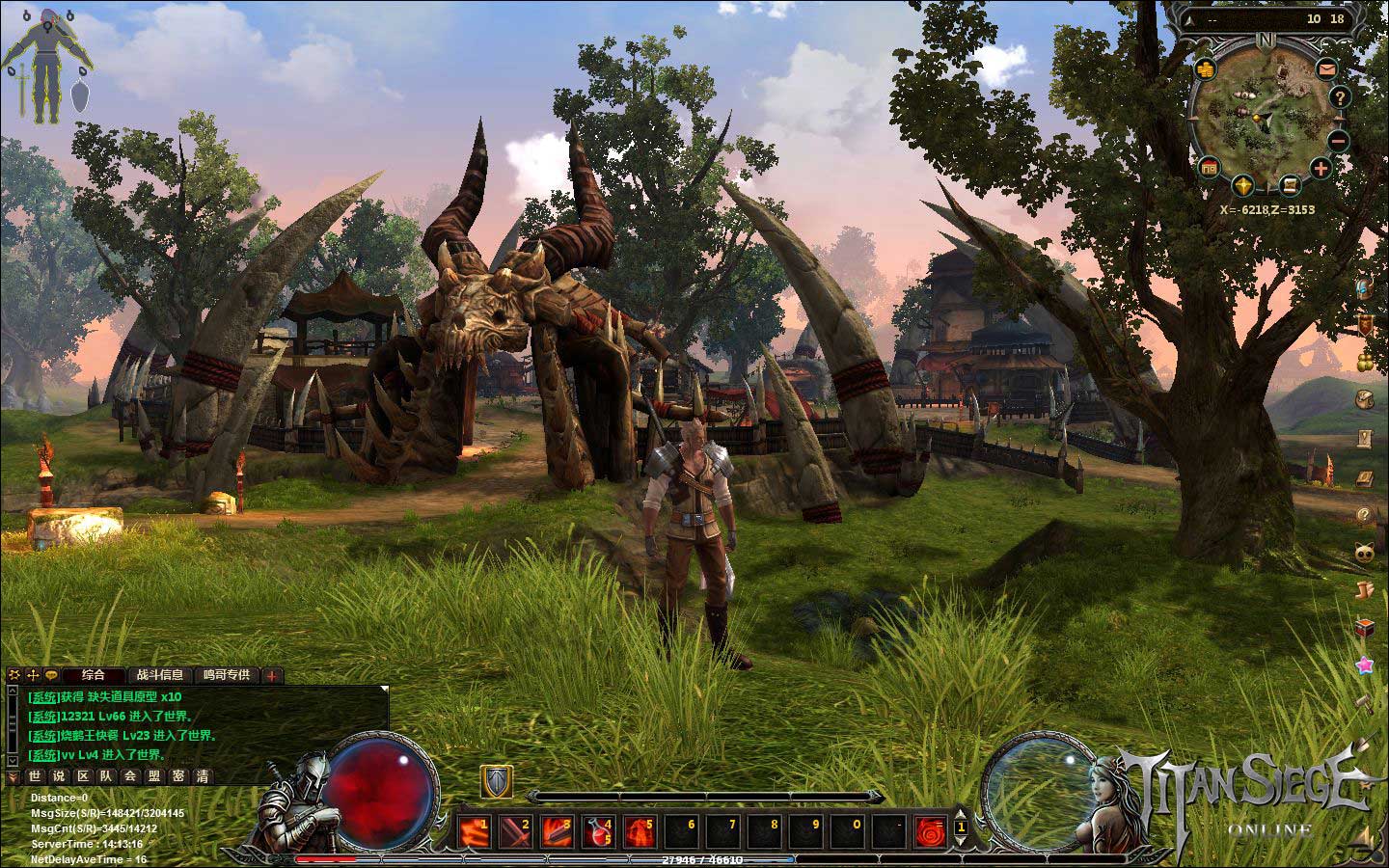Open the mail envelope icon by minimap
This screenshot has width=1389, height=868.
click(x=1327, y=69)
